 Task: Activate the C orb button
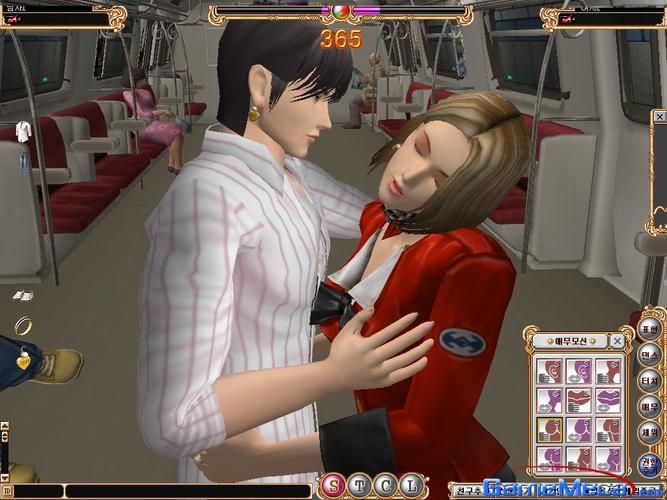coord(381,487)
